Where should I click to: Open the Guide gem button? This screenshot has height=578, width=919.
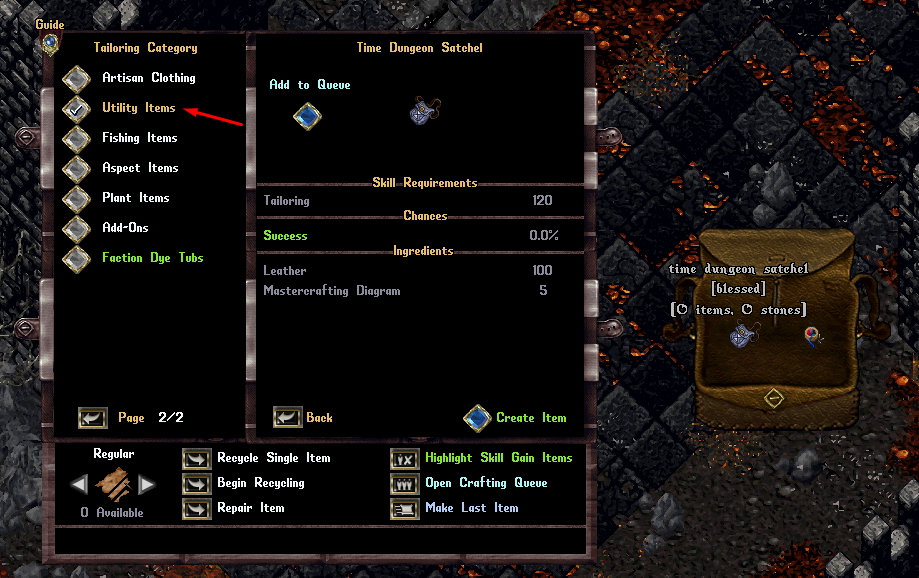point(50,44)
